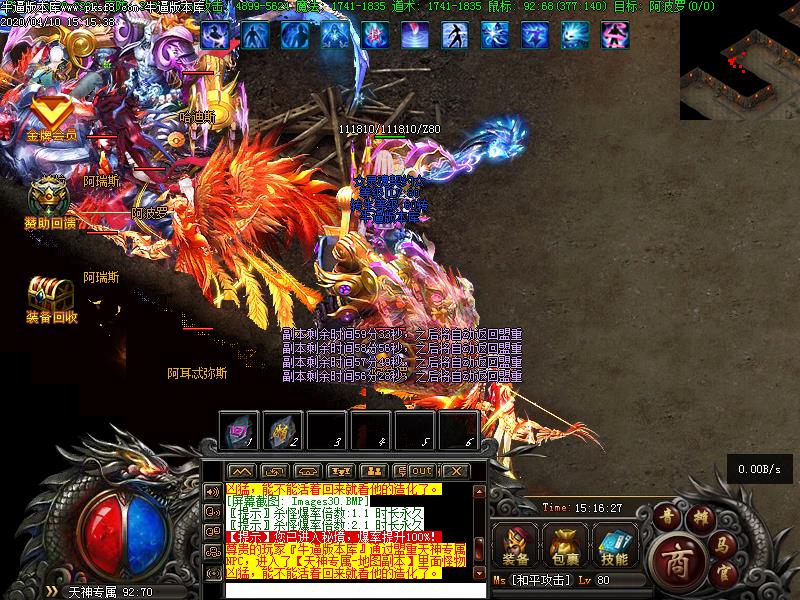The height and width of the screenshot is (600, 800).
Task: Click the 官 round button
Action: [726, 573]
